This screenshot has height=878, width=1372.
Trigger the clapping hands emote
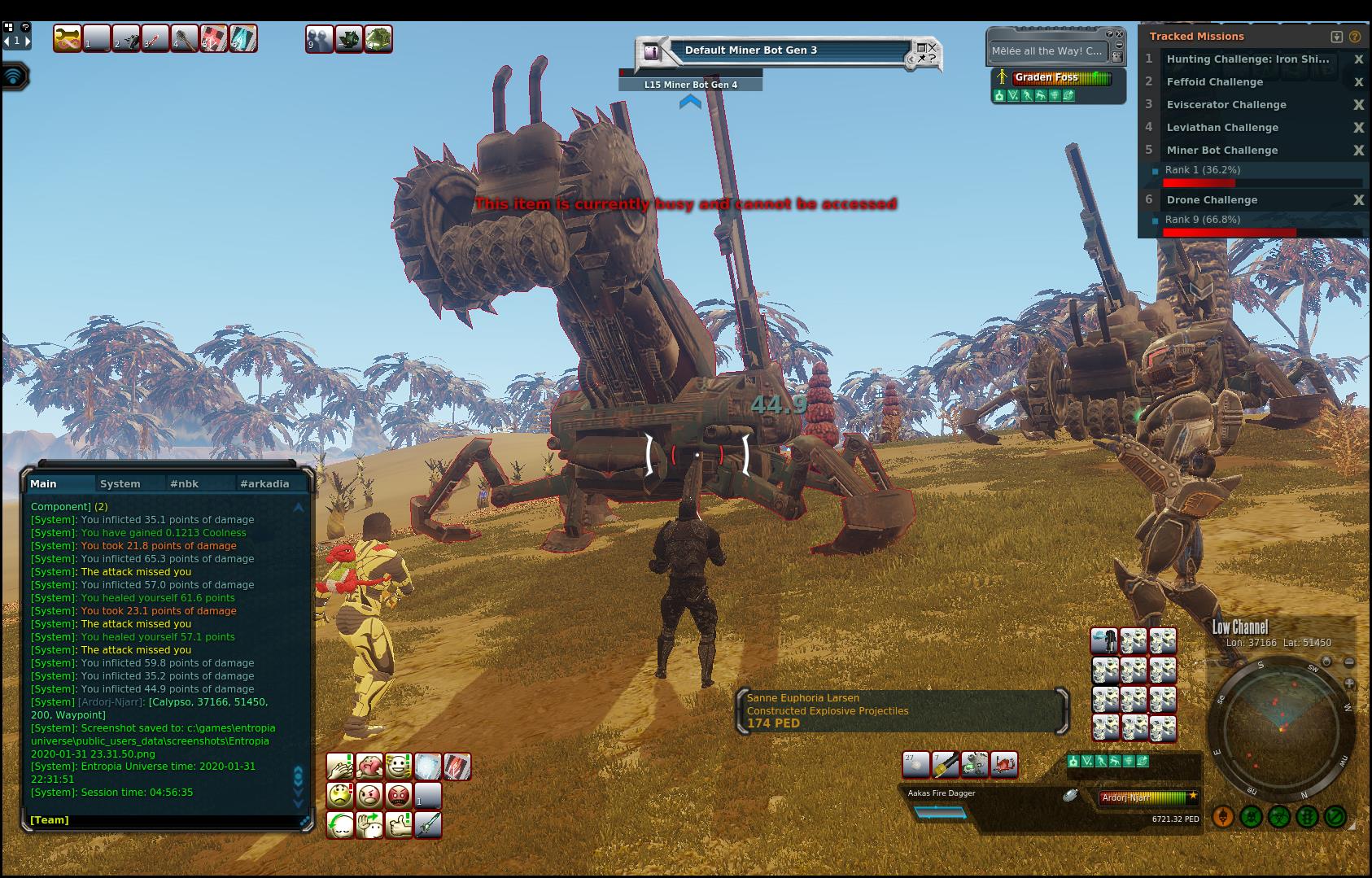coord(339,766)
